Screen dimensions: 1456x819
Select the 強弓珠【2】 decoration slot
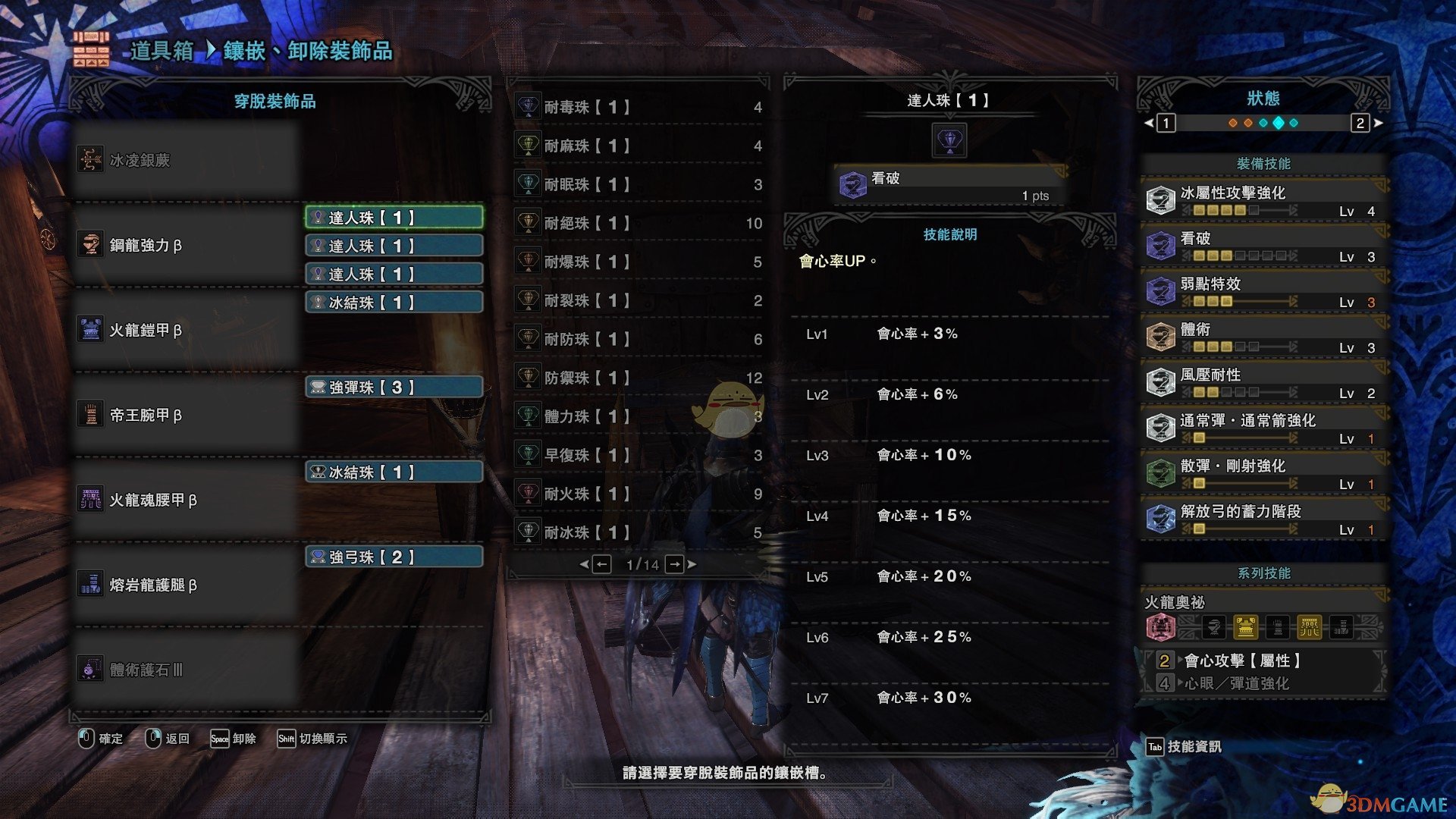pos(394,557)
